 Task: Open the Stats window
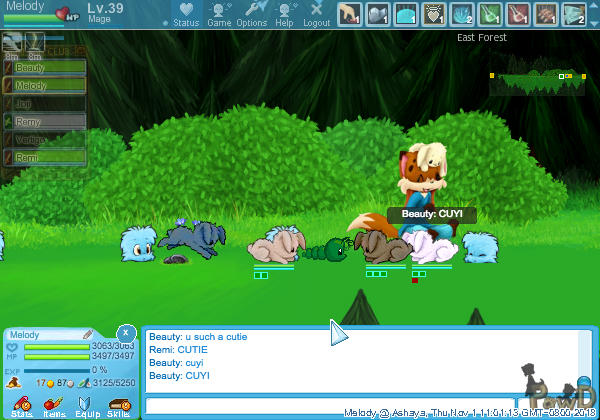point(21,405)
